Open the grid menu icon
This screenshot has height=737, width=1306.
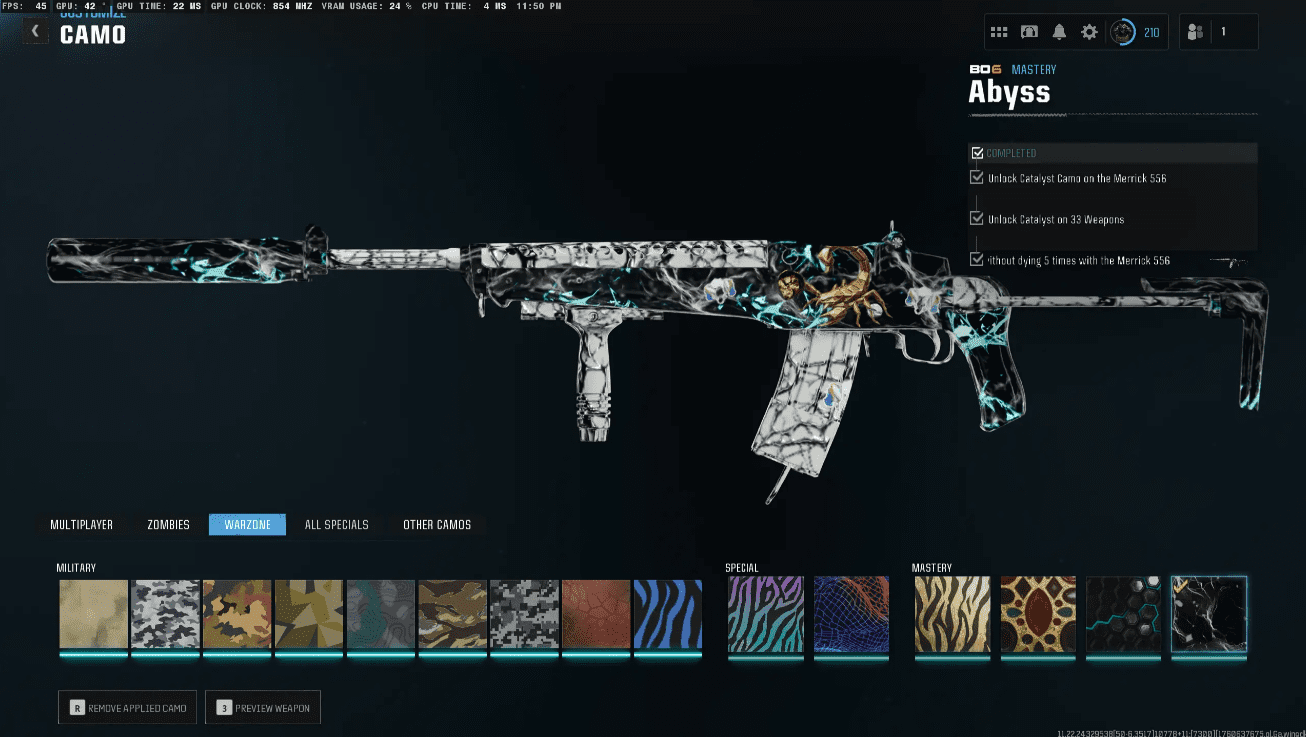point(999,32)
